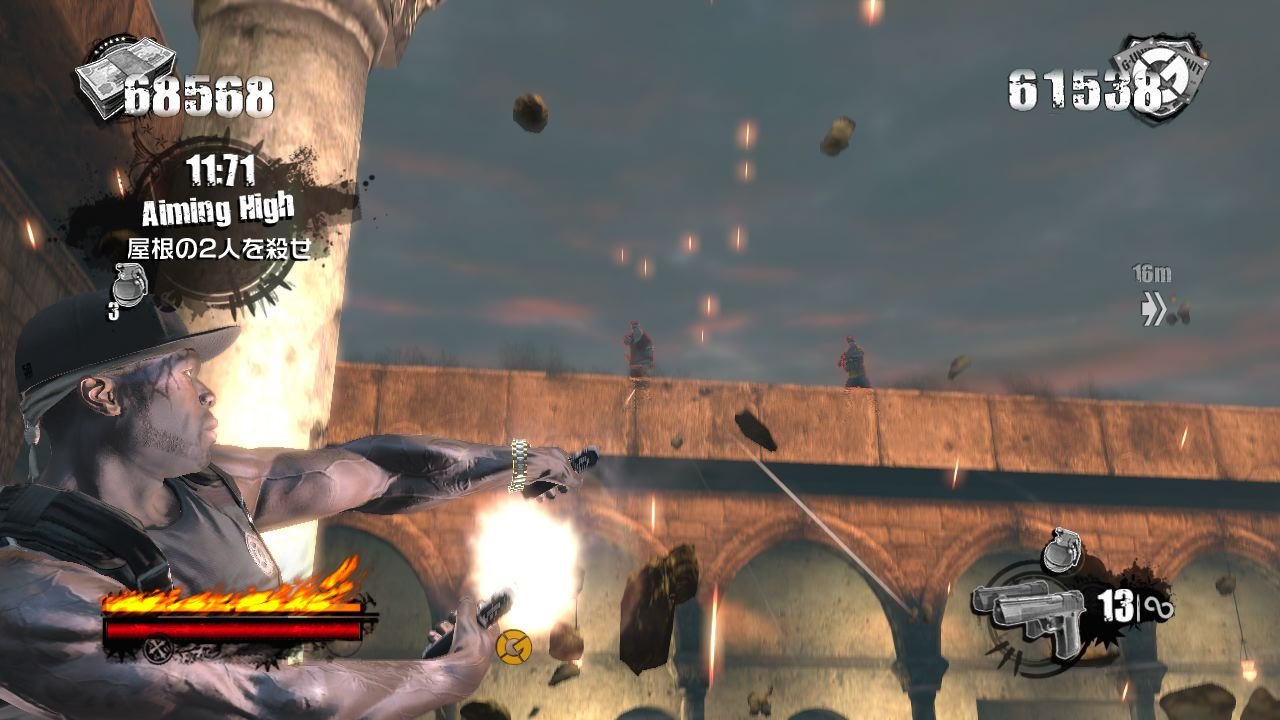Image resolution: width=1280 pixels, height=720 pixels.
Task: Click the grenade icon above the pistols
Action: 1060,551
